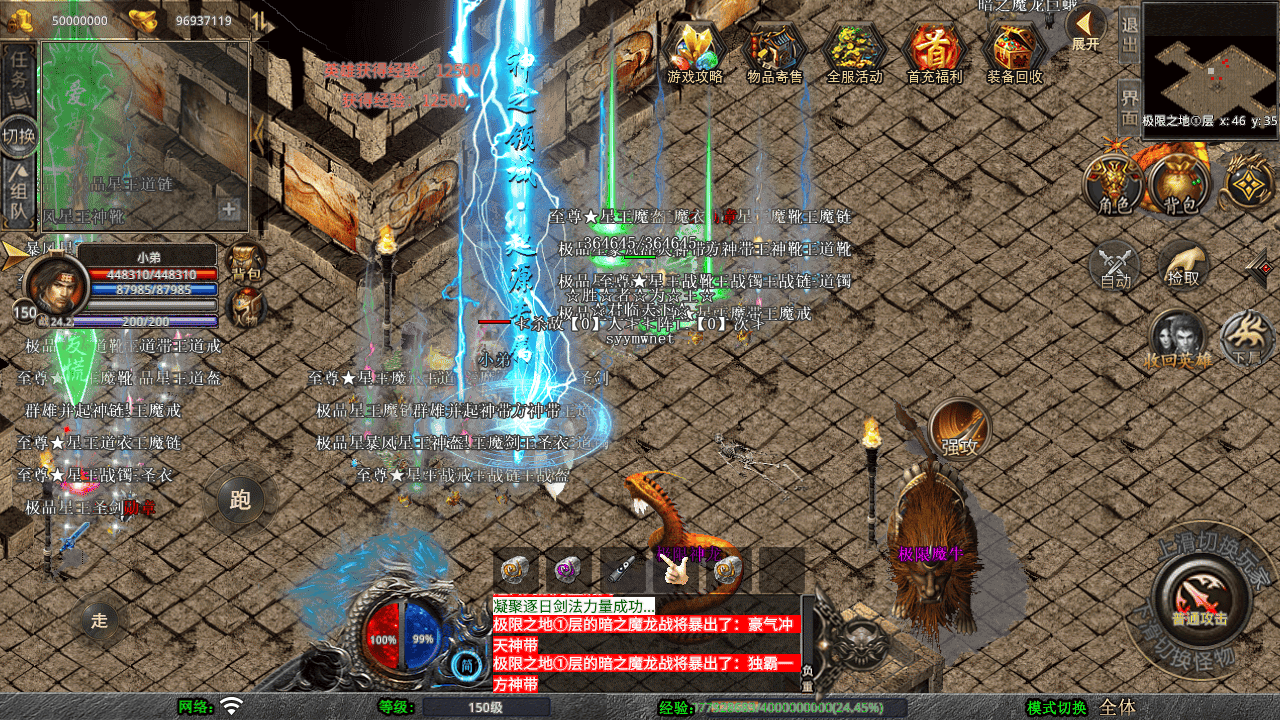Open the 全服活动 server events icon
The image size is (1280, 720).
click(x=855, y=53)
